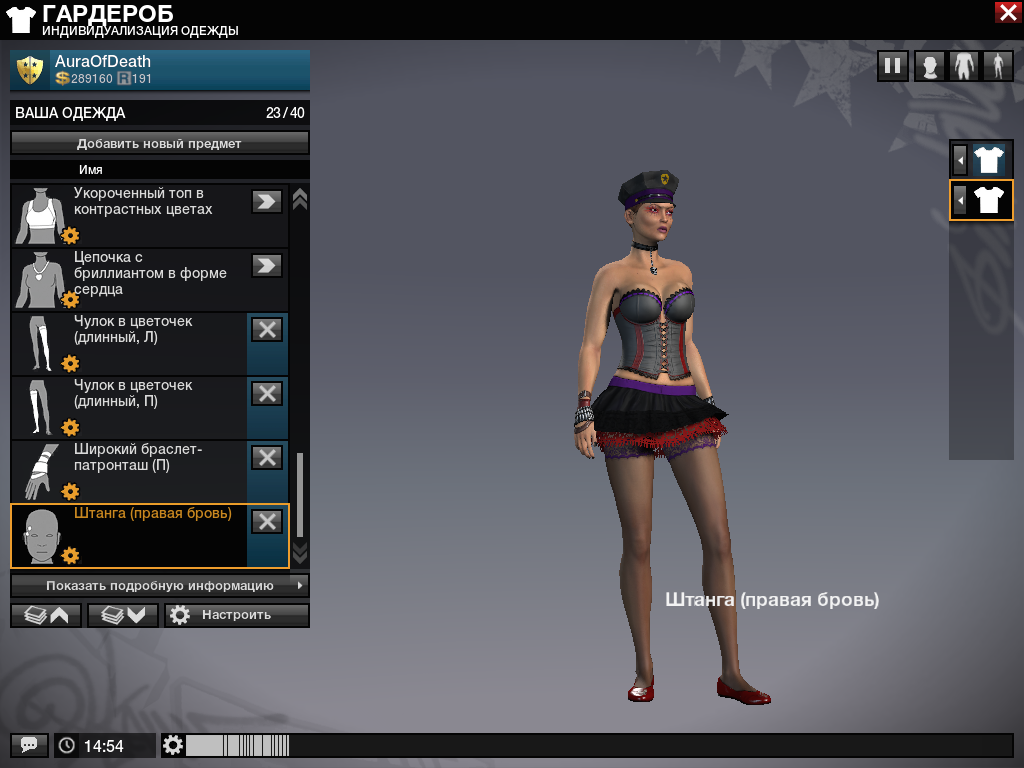1024x768 pixels.
Task: Remove 'Штанга (правая бровь)' piercing
Action: (267, 521)
